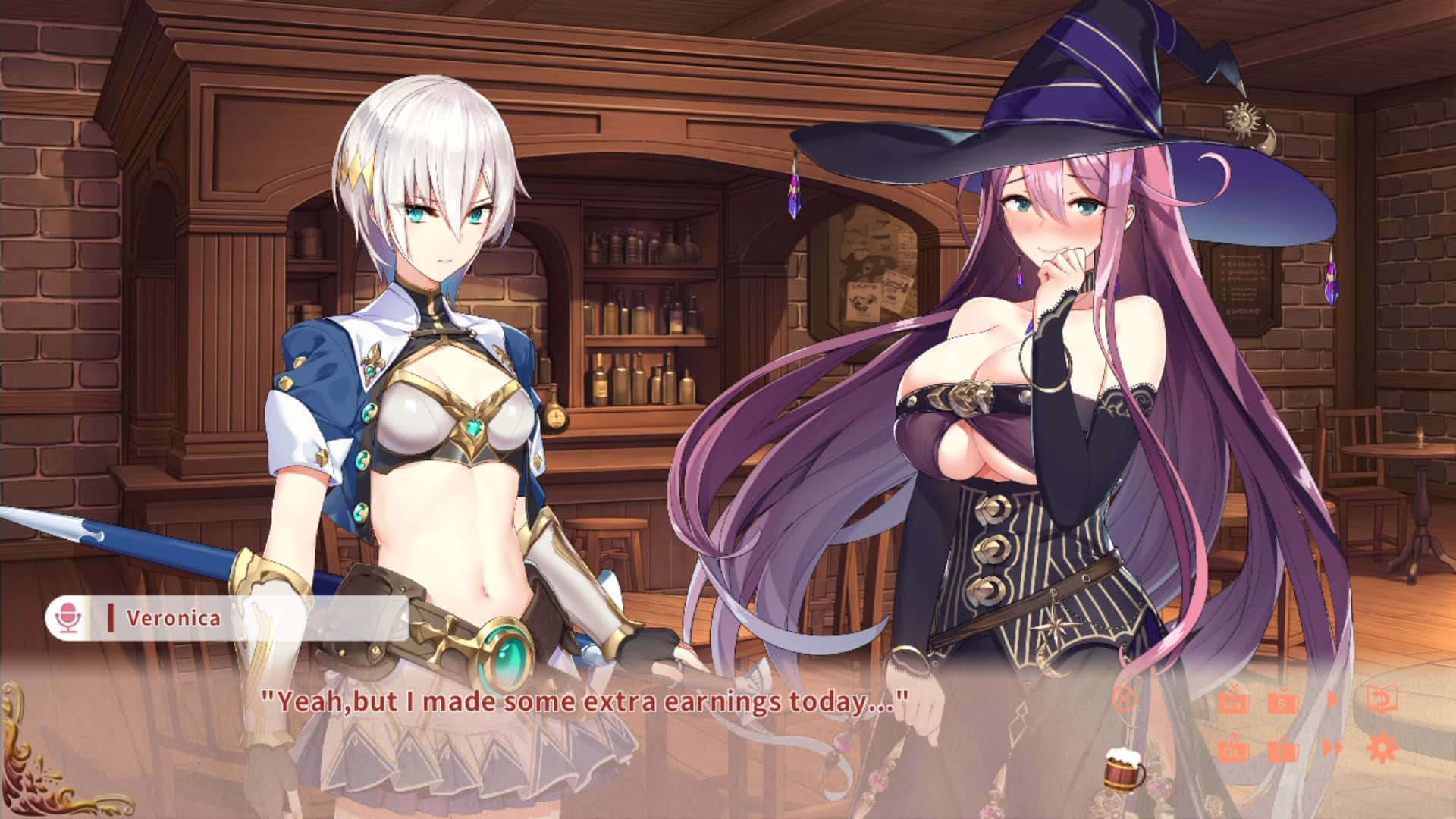Click the beer mug icon
This screenshot has width=1456, height=819.
click(x=1123, y=770)
